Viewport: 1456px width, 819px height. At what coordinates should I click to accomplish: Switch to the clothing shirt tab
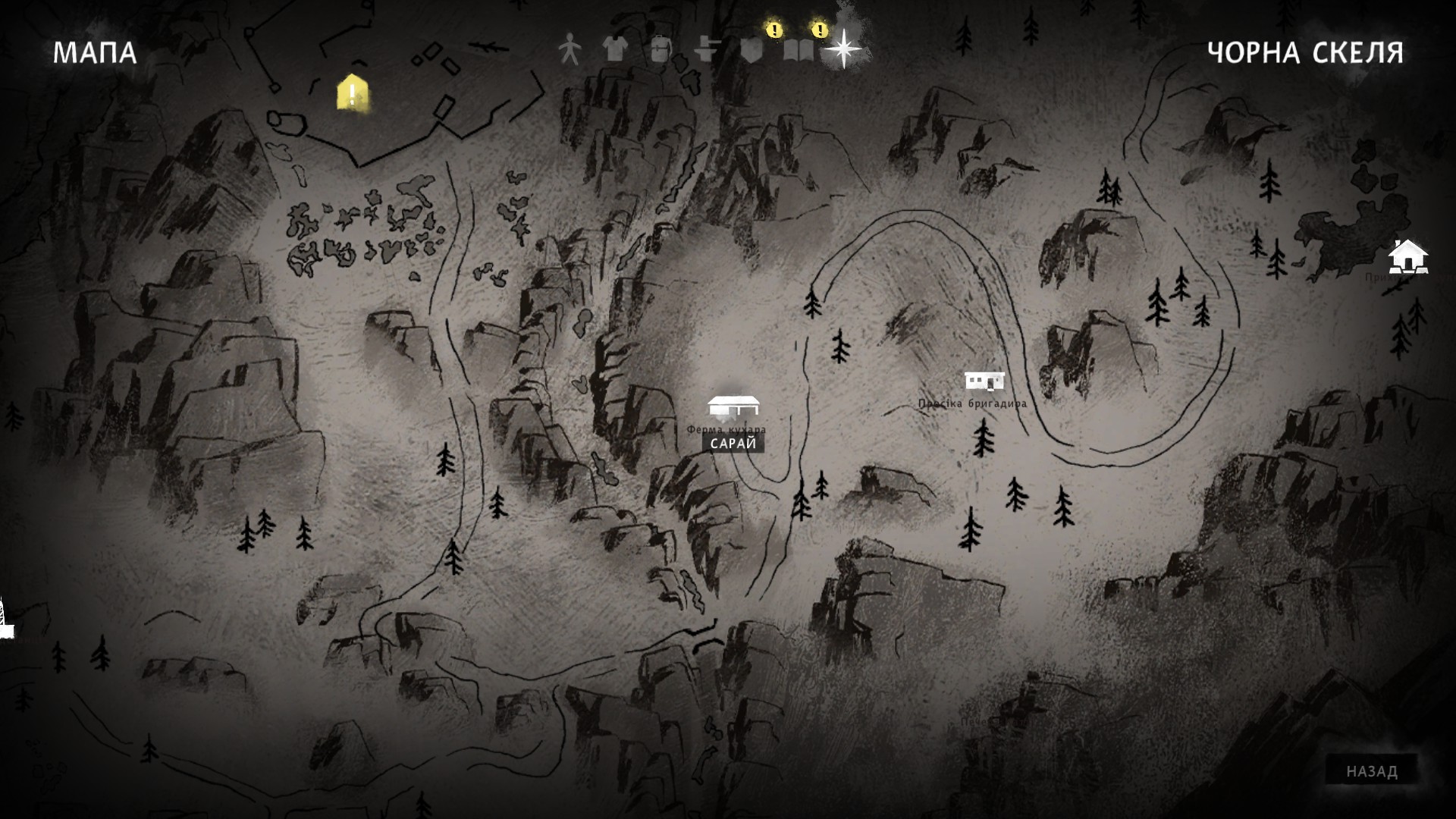615,50
